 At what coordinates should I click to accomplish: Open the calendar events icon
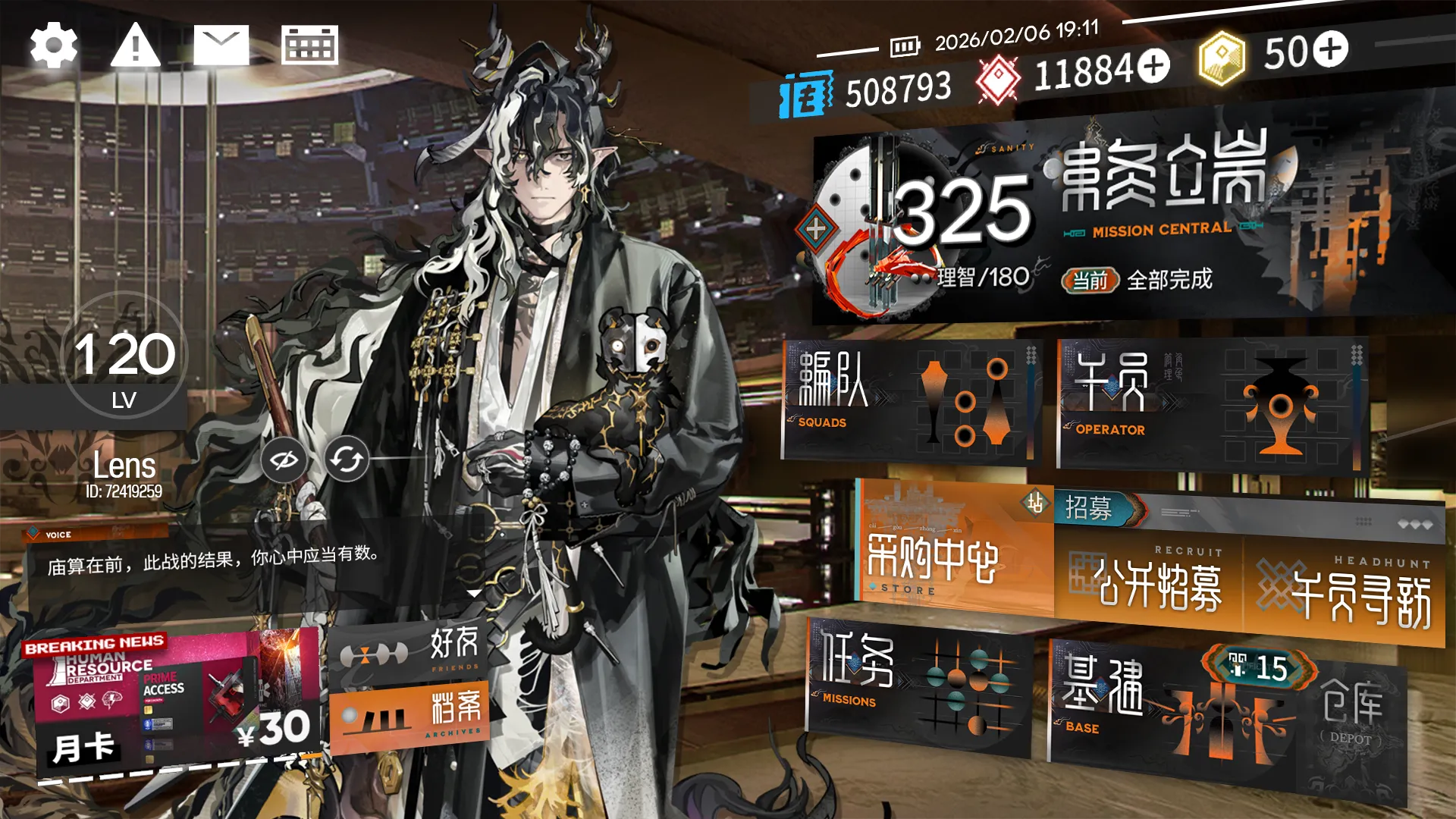pos(309,45)
